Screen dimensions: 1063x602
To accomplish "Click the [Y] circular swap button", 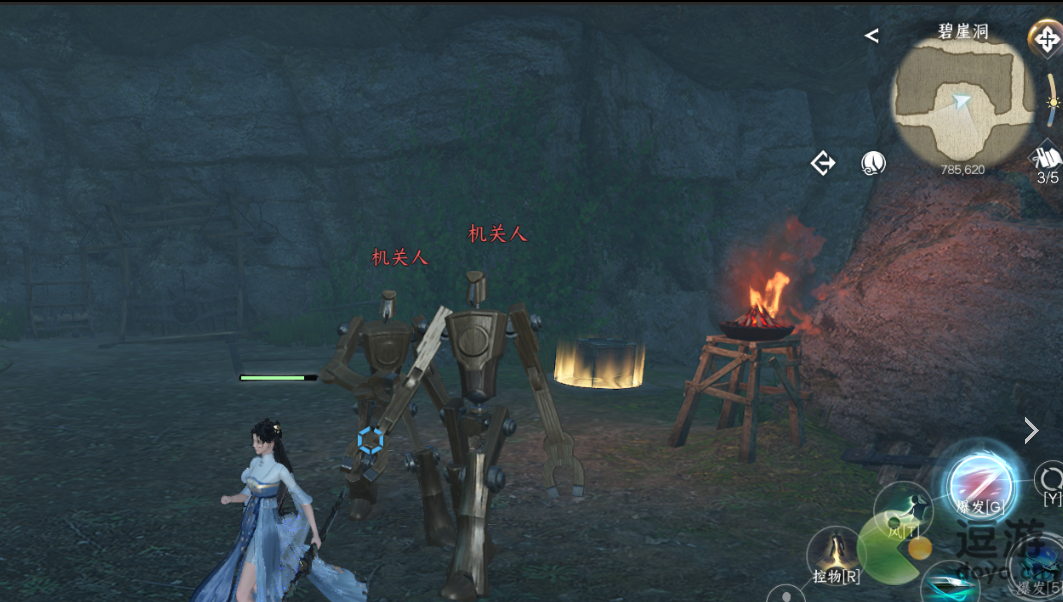I will [1051, 480].
